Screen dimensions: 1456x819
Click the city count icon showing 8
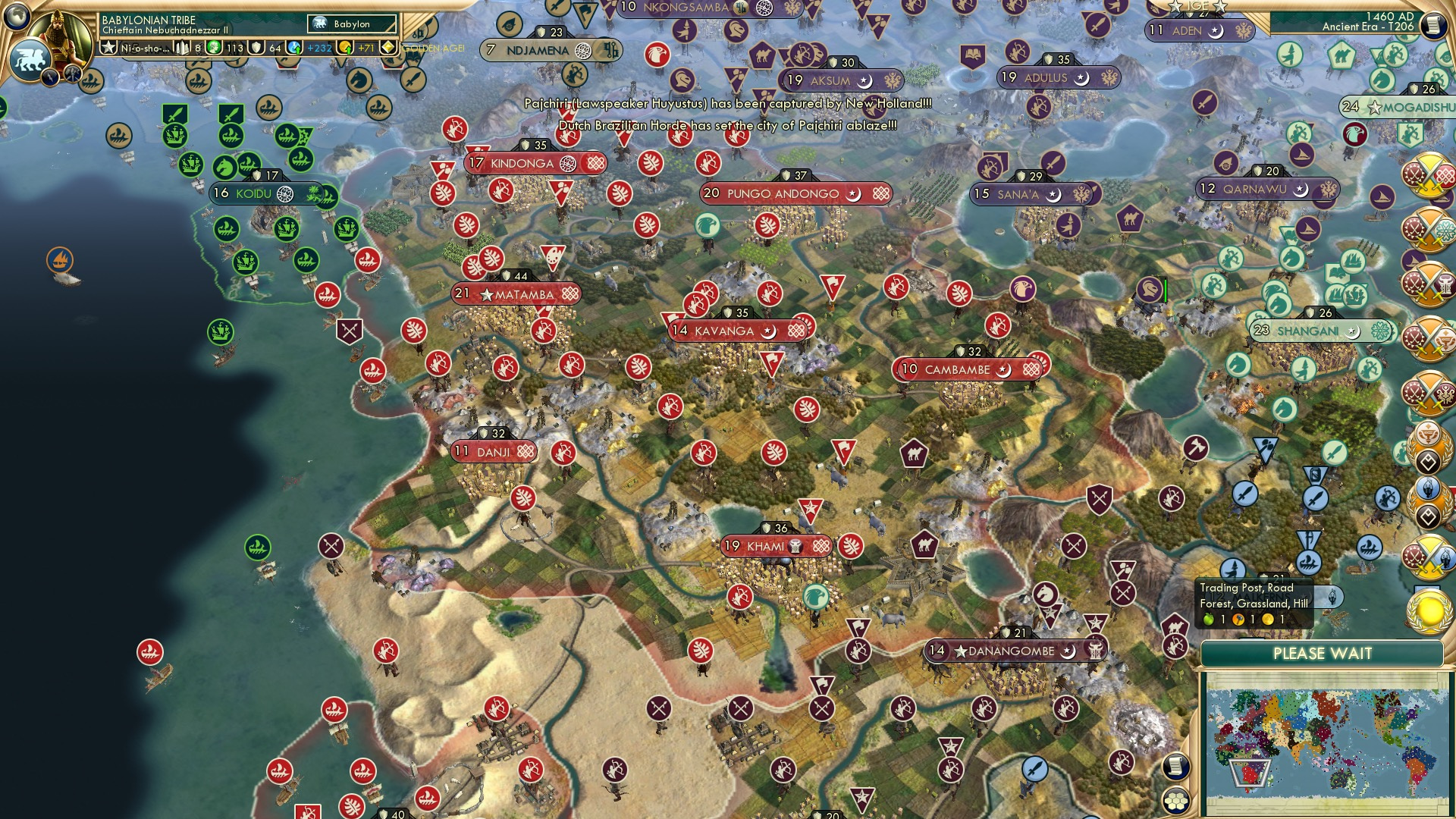point(182,49)
